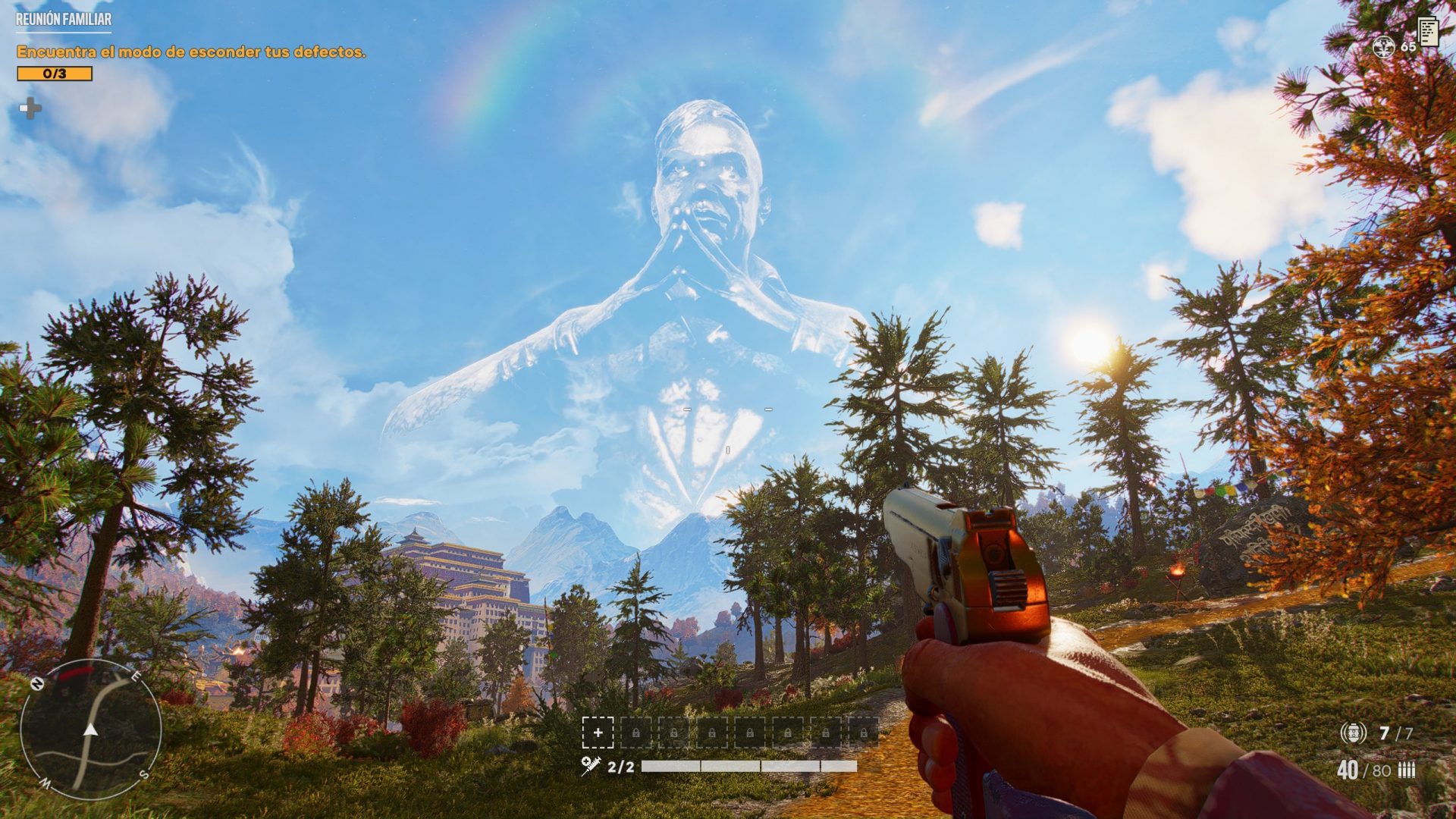Select the objective text about esconder tus defectos
Screen dimensions: 1456x819
click(191, 52)
